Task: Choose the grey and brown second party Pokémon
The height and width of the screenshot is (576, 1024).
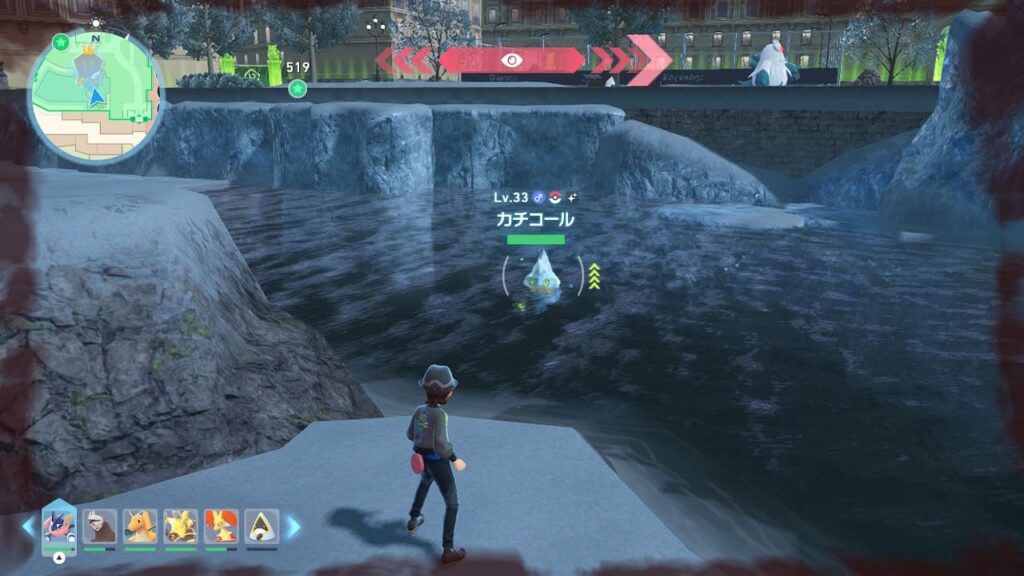Action: click(100, 526)
